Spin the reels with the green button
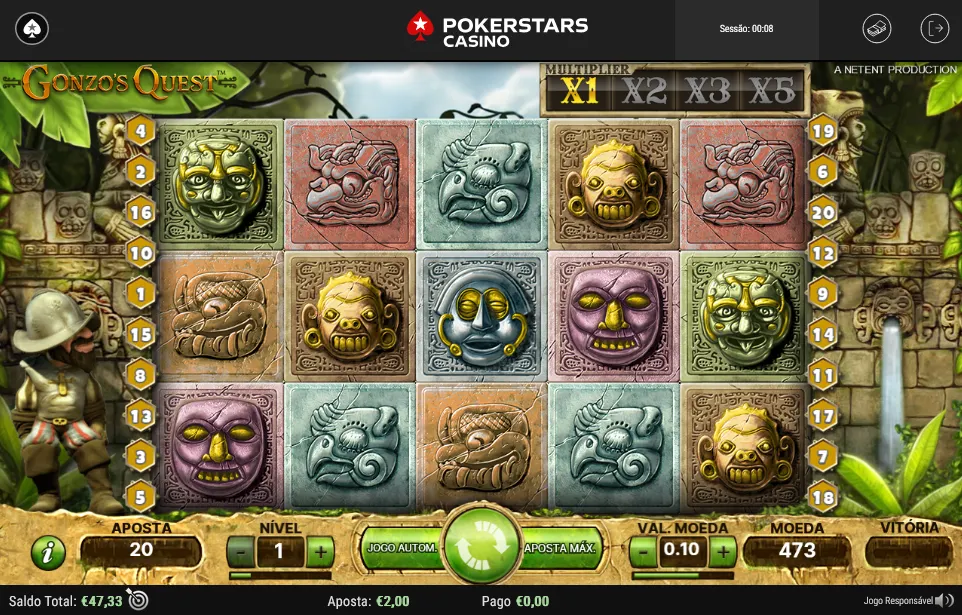962x615 pixels. tap(480, 548)
